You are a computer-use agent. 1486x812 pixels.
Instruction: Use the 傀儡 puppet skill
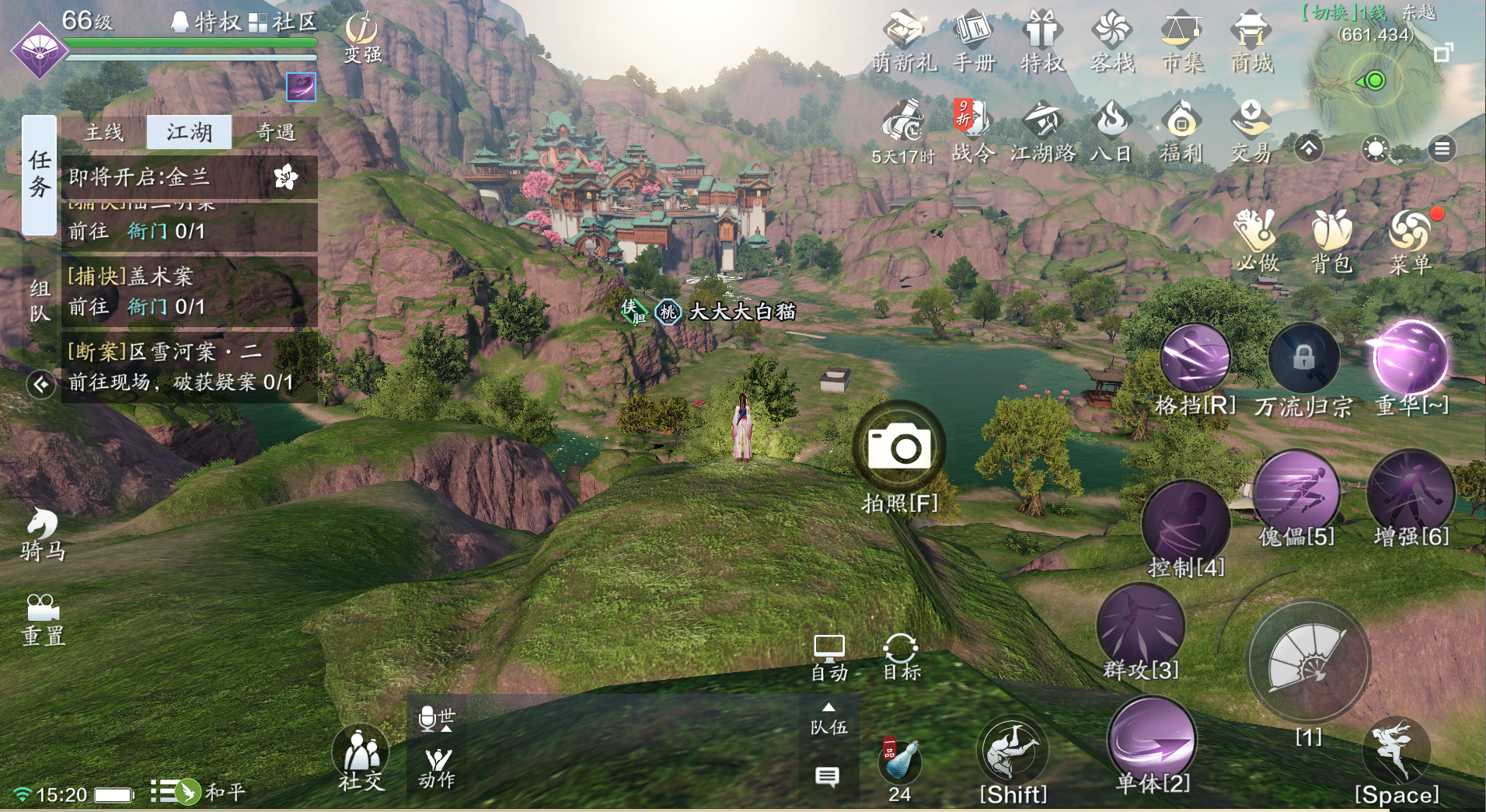tap(1296, 494)
